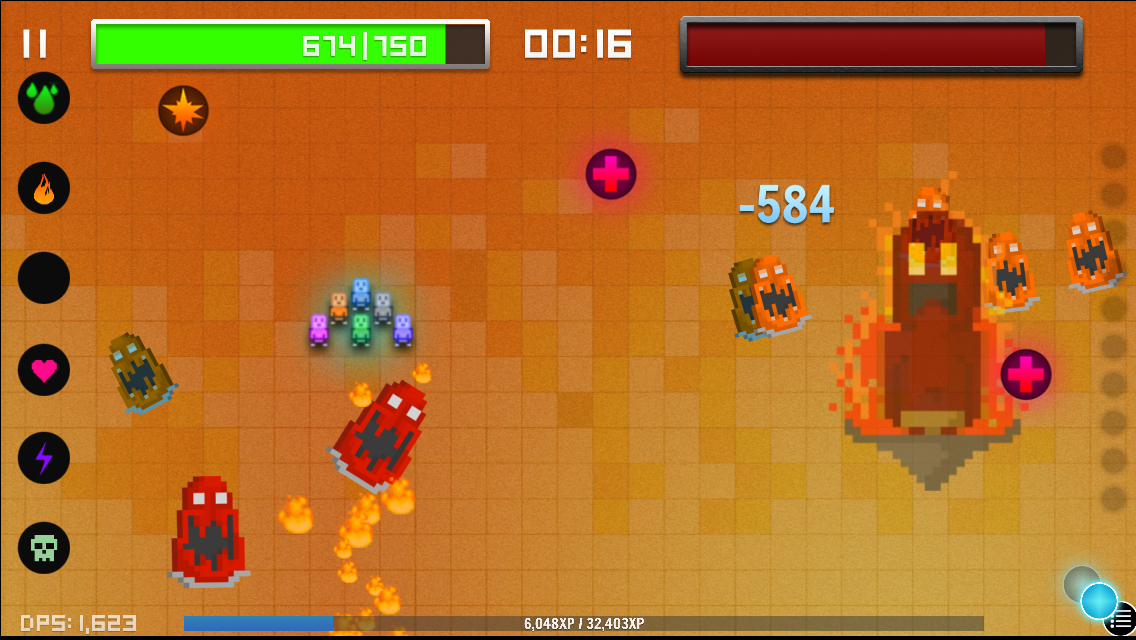Use the pink heart heal ability
The image size is (1136, 640).
[x=44, y=370]
